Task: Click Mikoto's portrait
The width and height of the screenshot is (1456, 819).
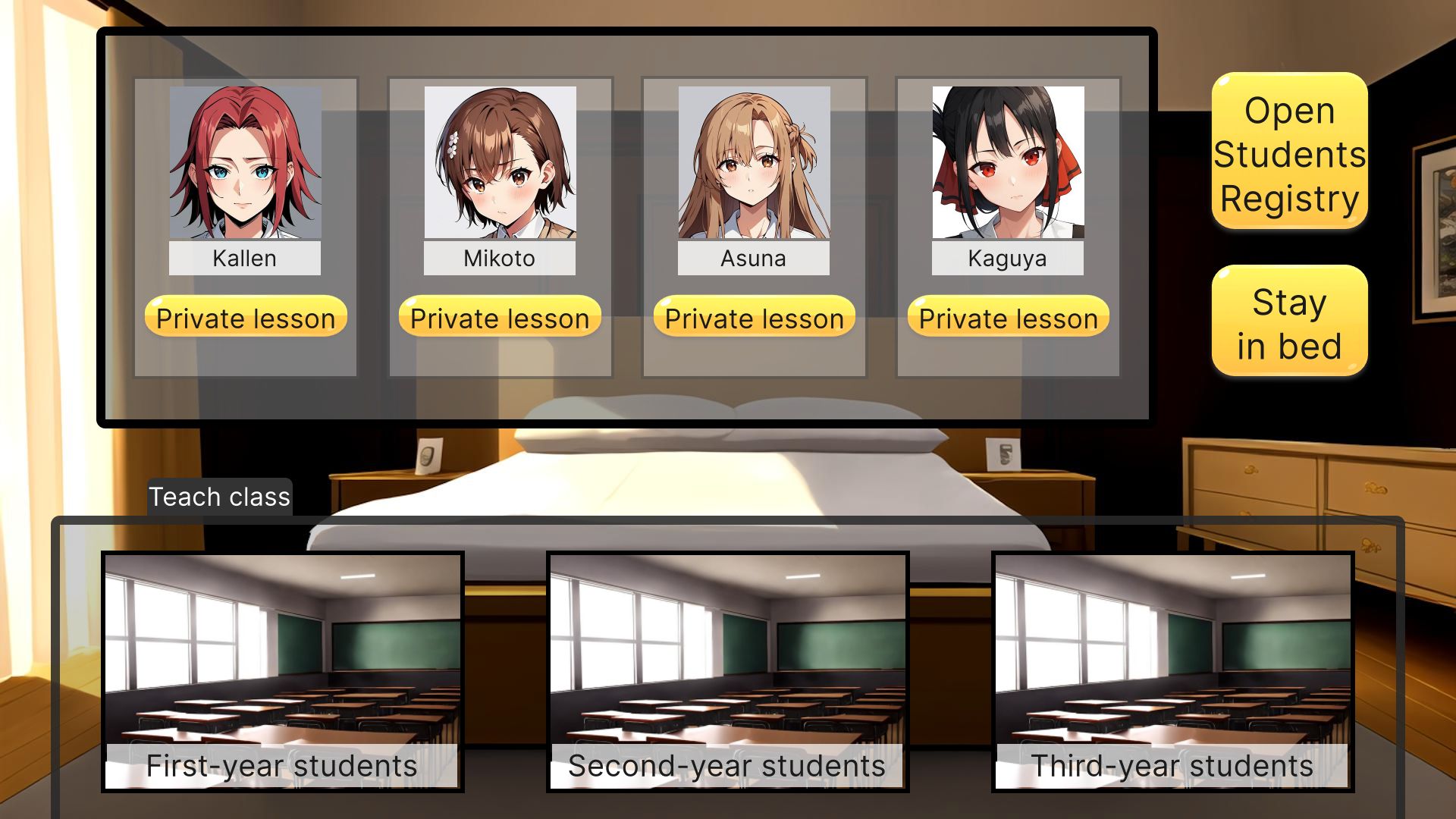Action: (x=500, y=163)
